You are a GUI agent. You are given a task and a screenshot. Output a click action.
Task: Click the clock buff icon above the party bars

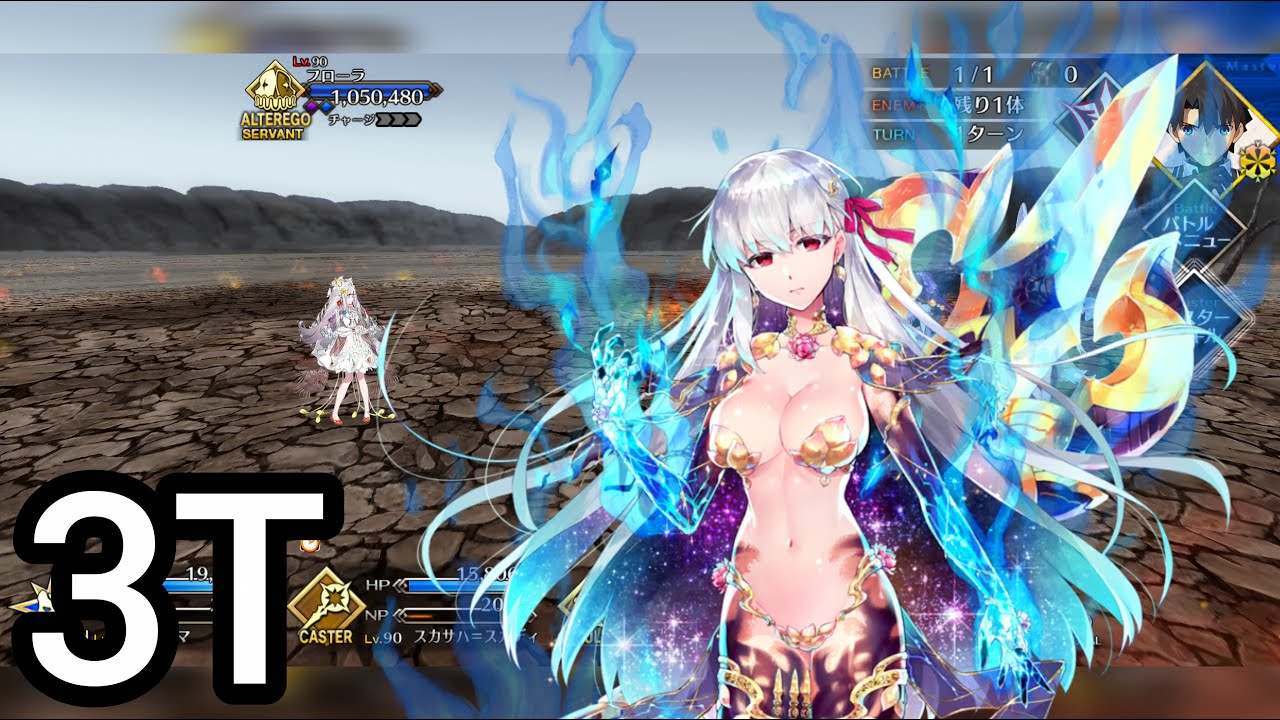[x=309, y=545]
